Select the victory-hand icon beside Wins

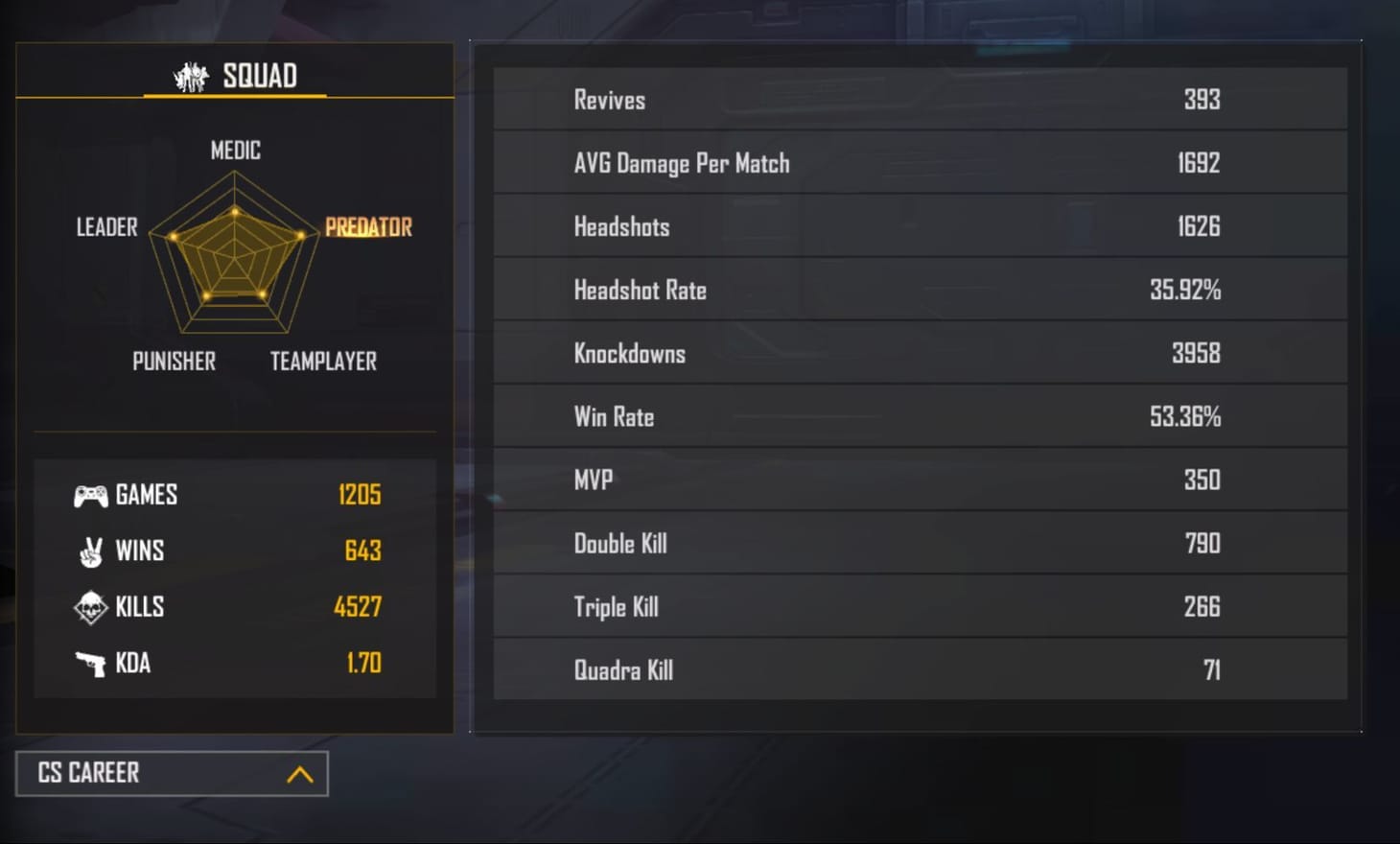[89, 551]
